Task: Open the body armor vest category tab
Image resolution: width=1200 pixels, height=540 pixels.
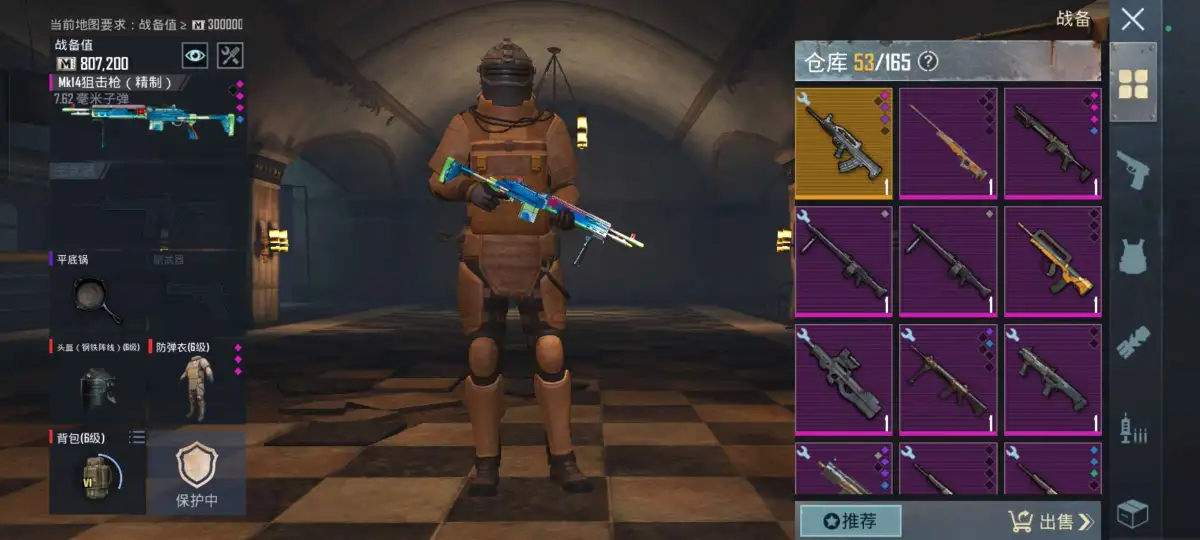Action: tap(1133, 255)
